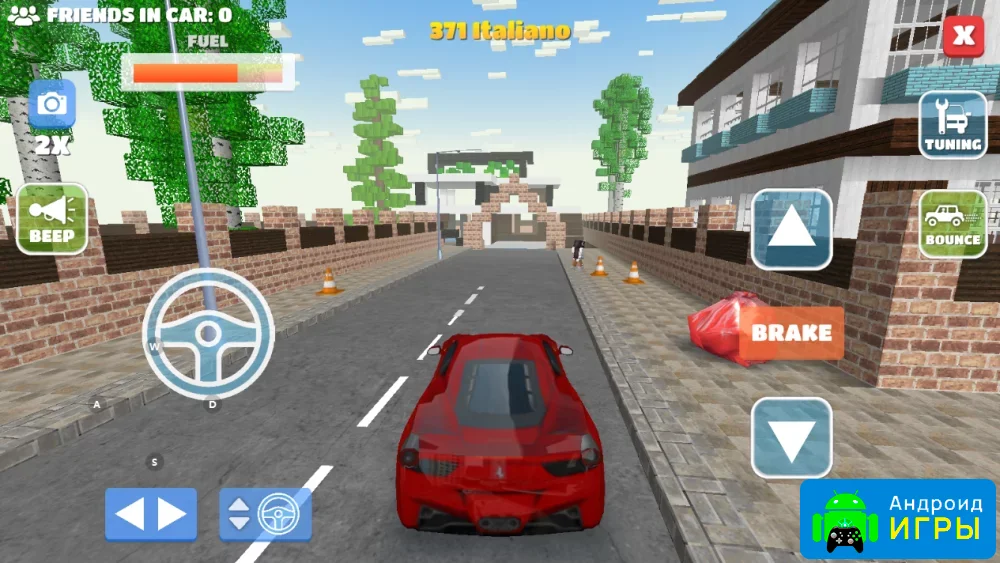This screenshot has height=563, width=1000.
Task: Hit the orange Brake button
Action: coord(791,333)
